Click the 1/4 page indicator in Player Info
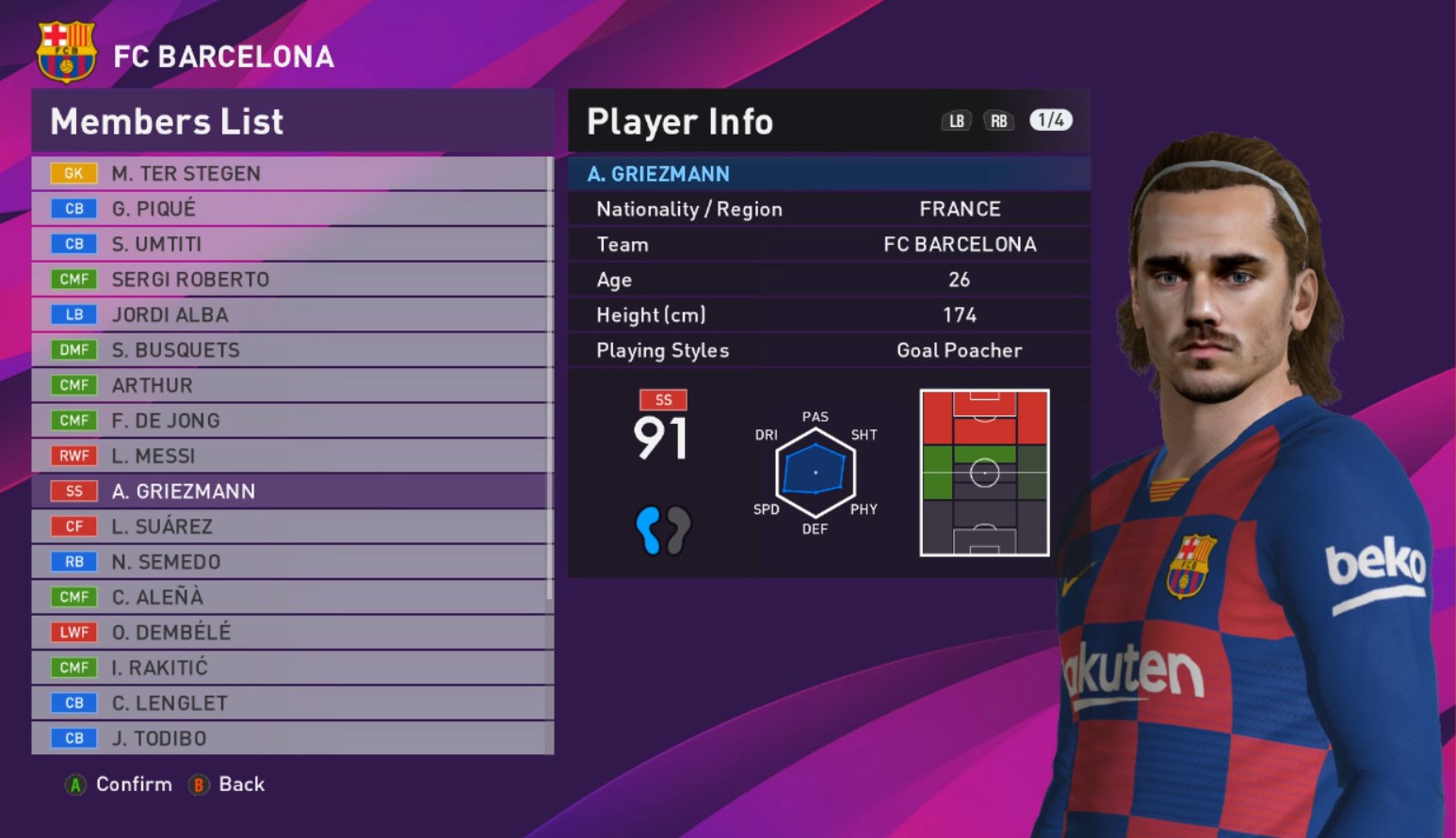This screenshot has width=1456, height=838. click(x=1050, y=121)
